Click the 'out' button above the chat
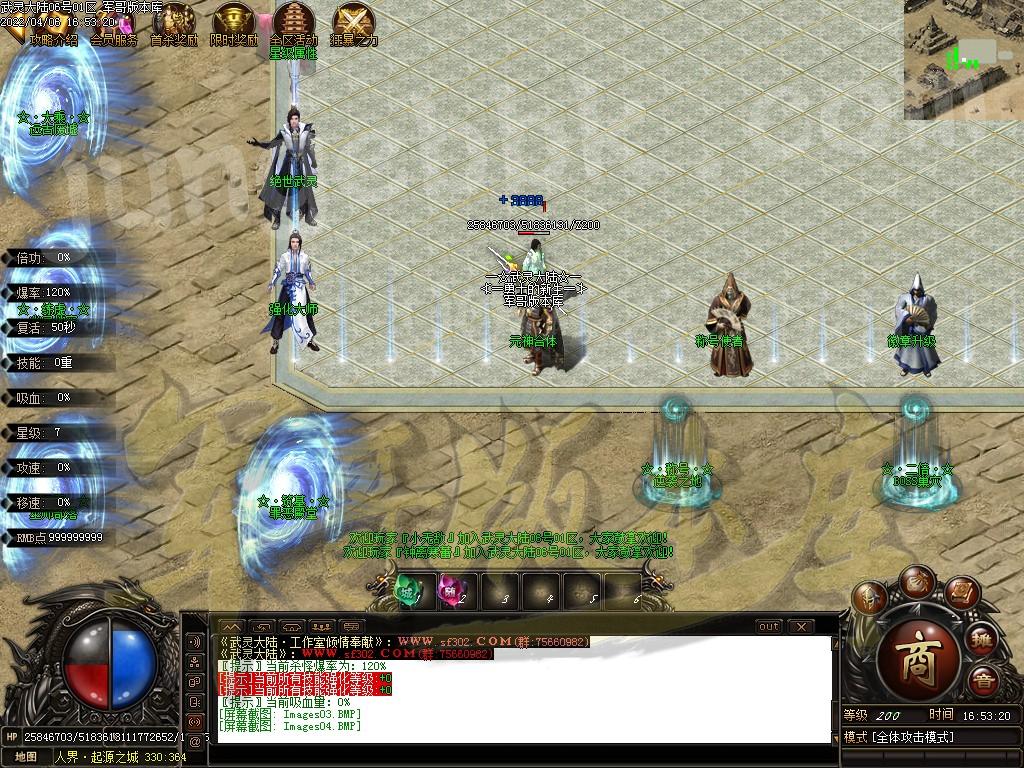This screenshot has height=768, width=1024. (x=768, y=627)
